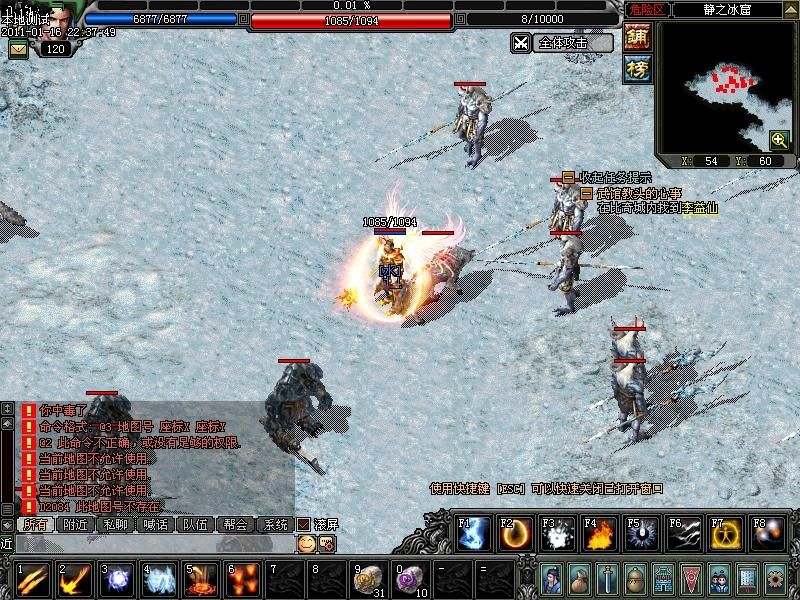Open the 铺 shop button
The height and width of the screenshot is (600, 800).
point(637,38)
